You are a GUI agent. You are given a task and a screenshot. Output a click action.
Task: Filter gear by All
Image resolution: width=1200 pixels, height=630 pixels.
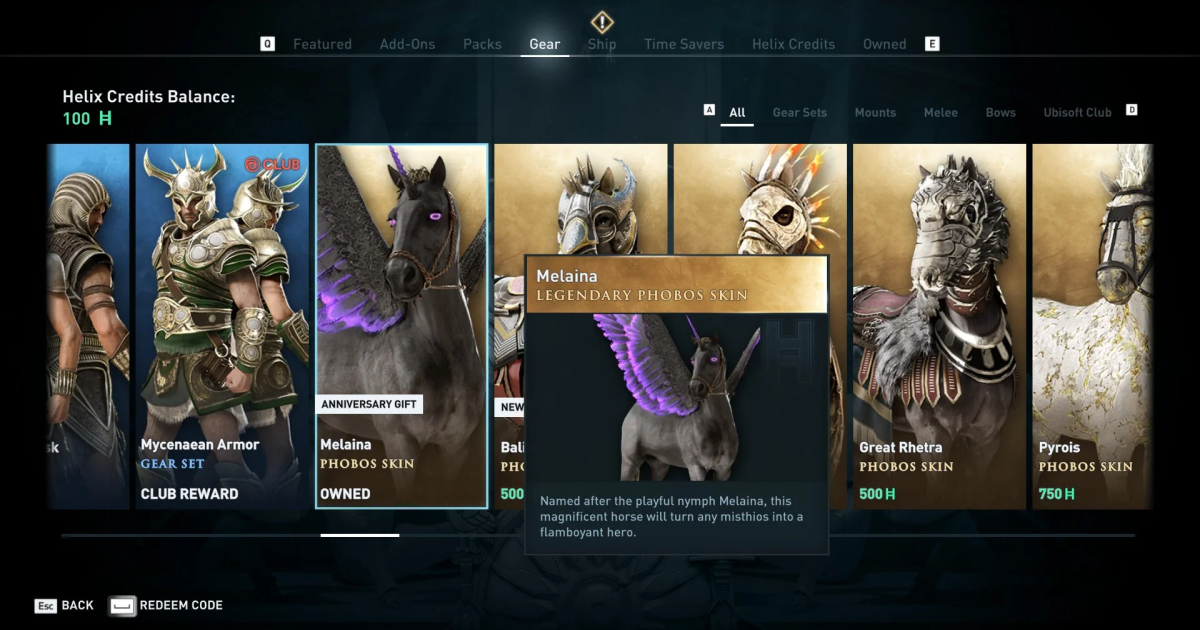pyautogui.click(x=737, y=112)
